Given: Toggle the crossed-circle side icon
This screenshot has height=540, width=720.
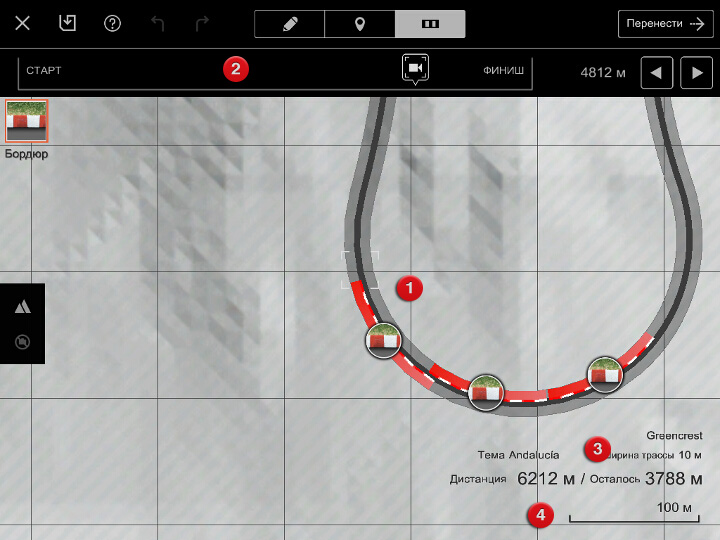Looking at the screenshot, I should click(22, 342).
